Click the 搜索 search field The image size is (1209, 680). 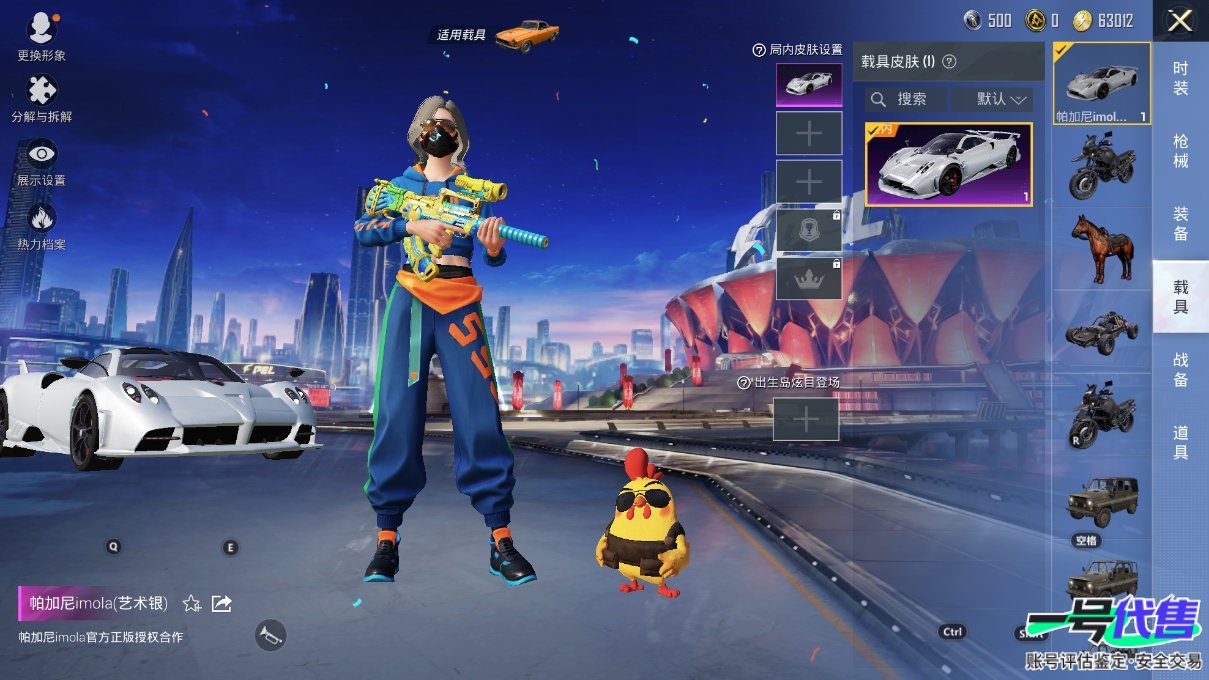(x=906, y=99)
